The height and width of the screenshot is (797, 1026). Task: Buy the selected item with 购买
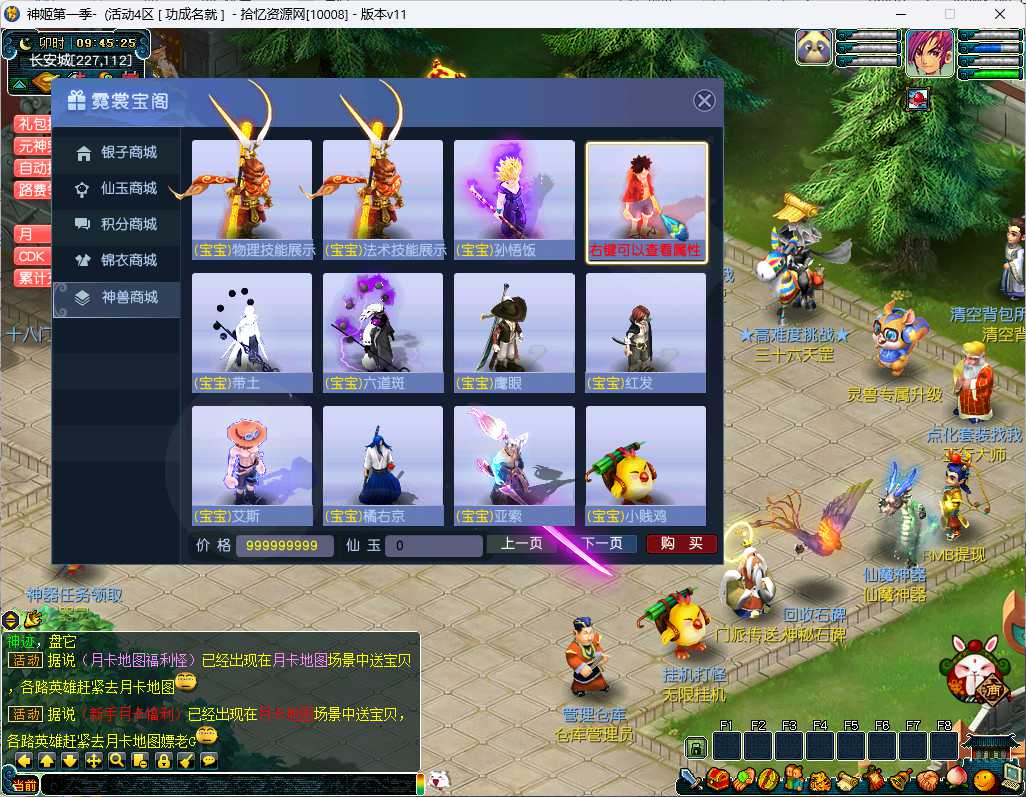pyautogui.click(x=681, y=544)
